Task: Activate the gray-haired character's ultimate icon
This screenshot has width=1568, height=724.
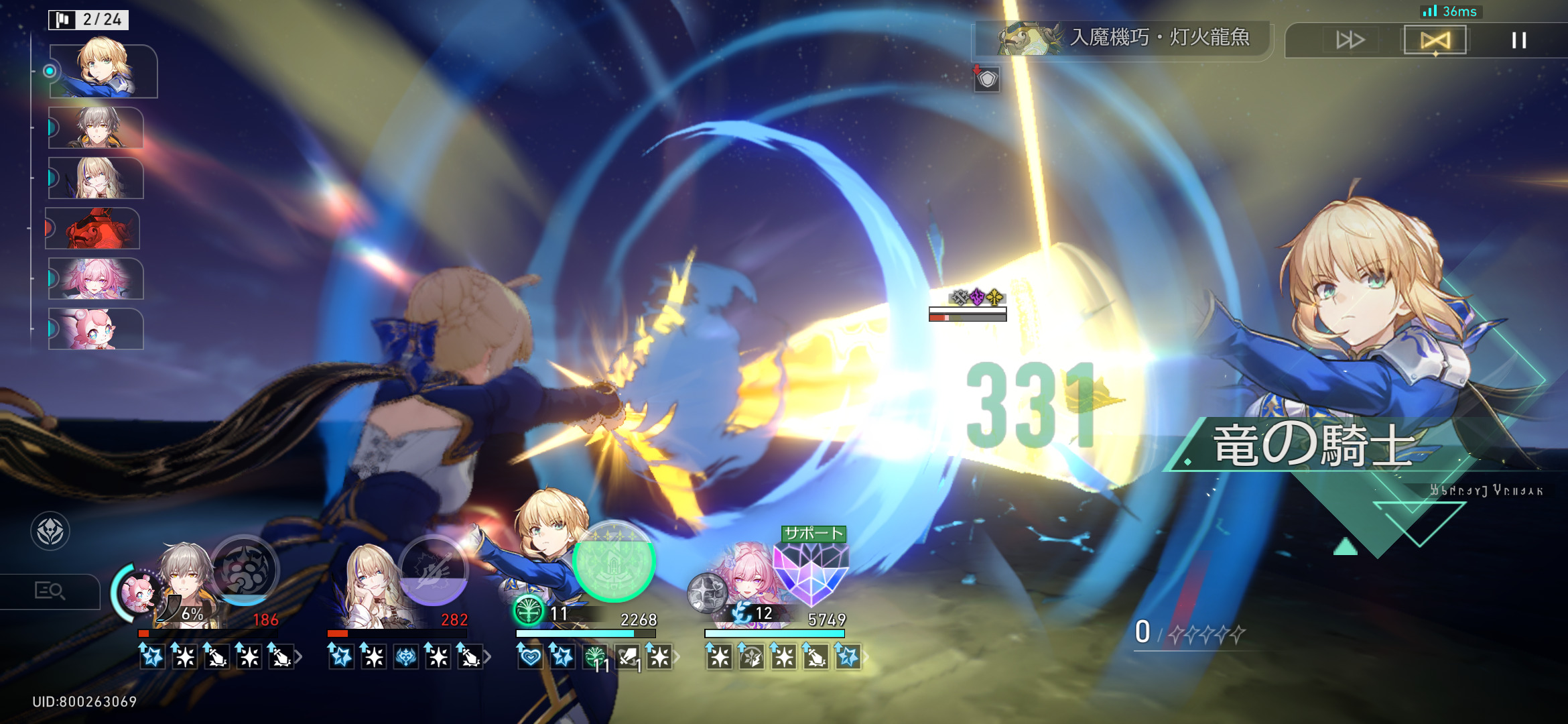Action: coord(245,570)
